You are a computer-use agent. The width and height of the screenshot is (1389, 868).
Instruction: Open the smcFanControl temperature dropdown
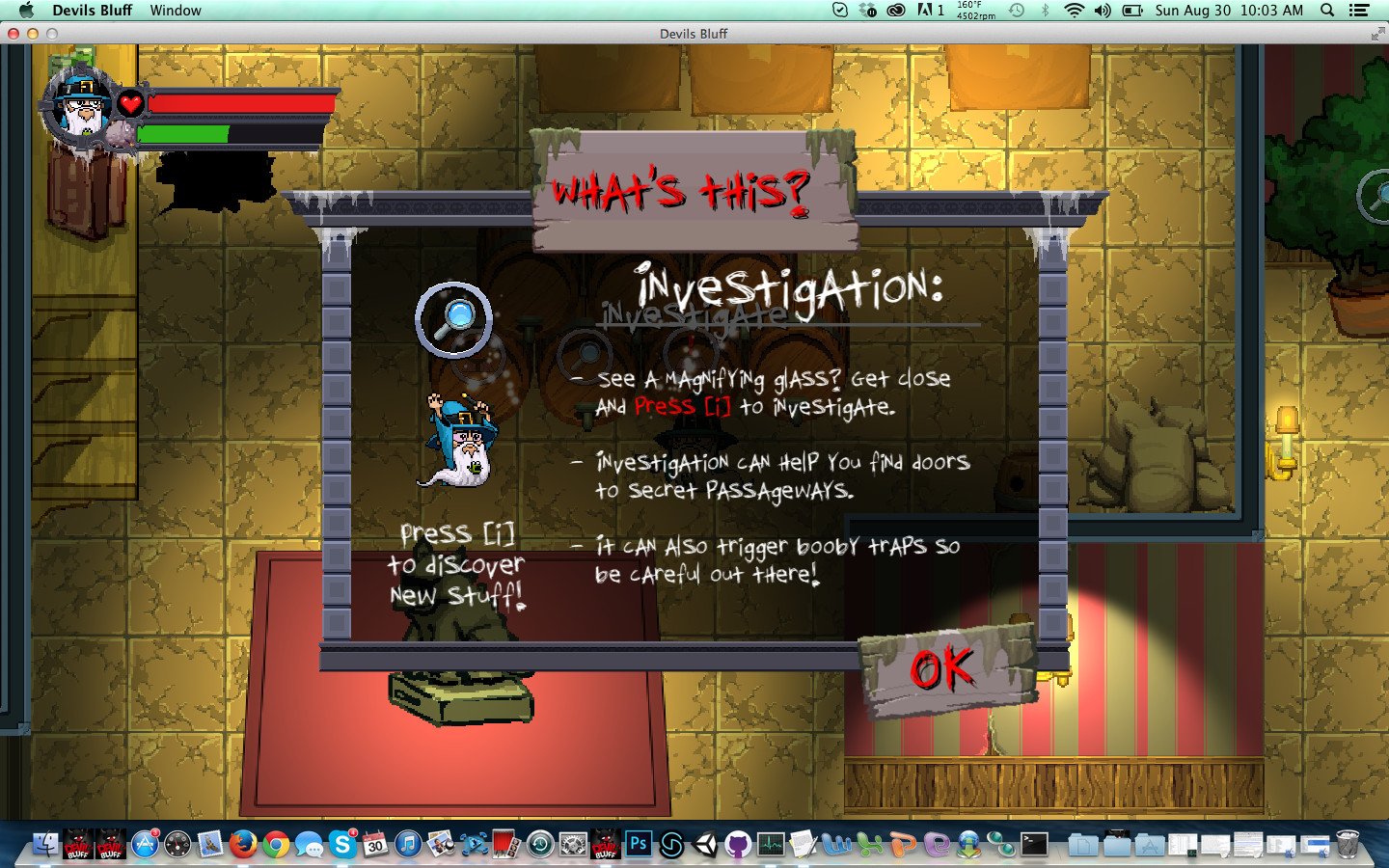click(975, 11)
